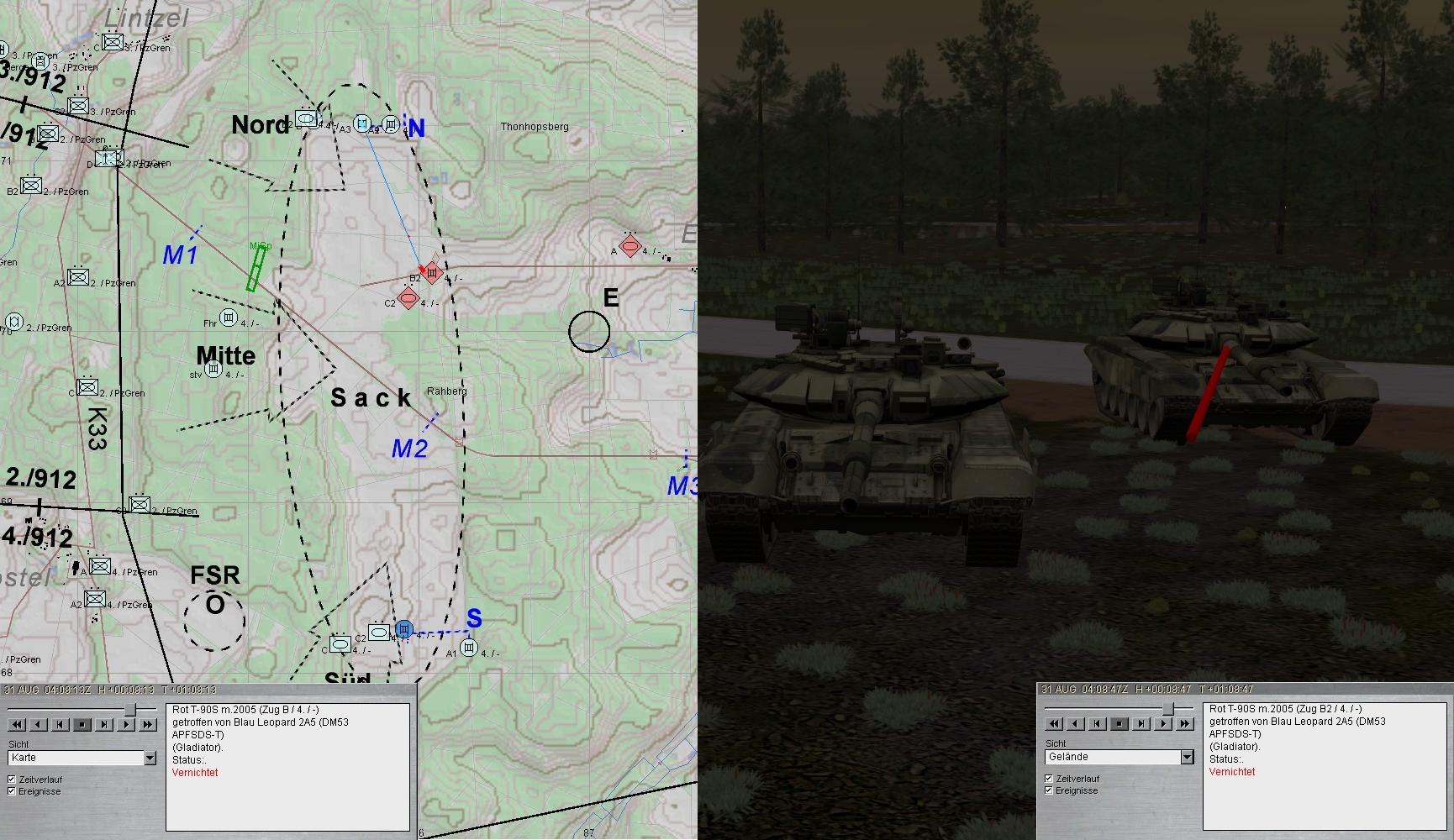The image size is (1454, 840).
Task: Stop playback in the Gelände replay panel
Action: pyautogui.click(x=1119, y=723)
